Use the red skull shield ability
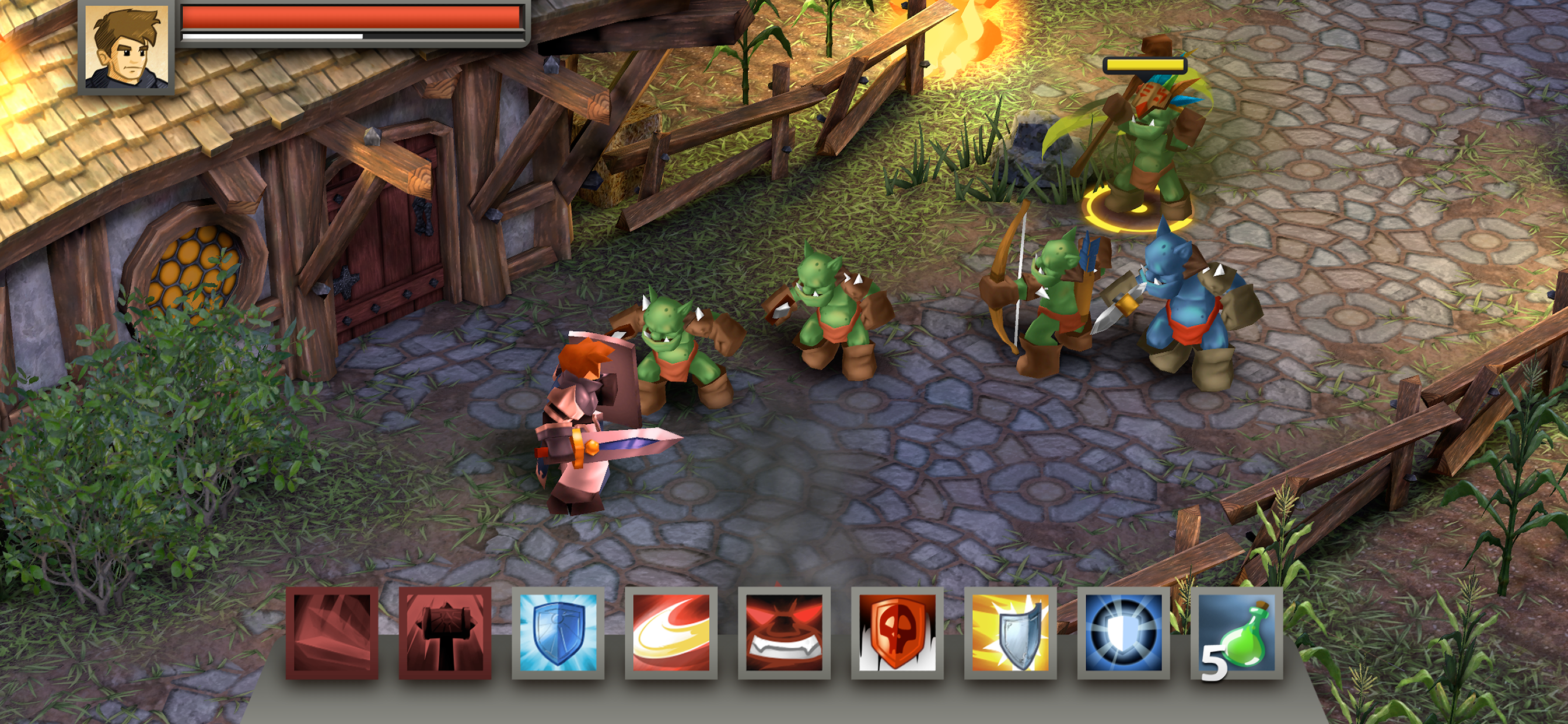Image resolution: width=1568 pixels, height=724 pixels. click(897, 632)
